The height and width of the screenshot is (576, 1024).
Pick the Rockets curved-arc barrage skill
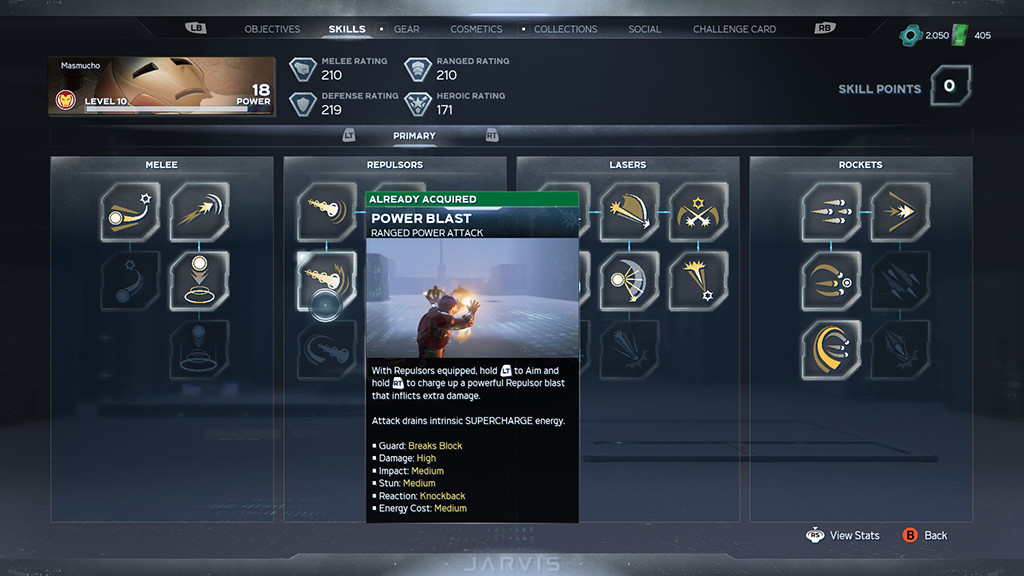point(831,350)
